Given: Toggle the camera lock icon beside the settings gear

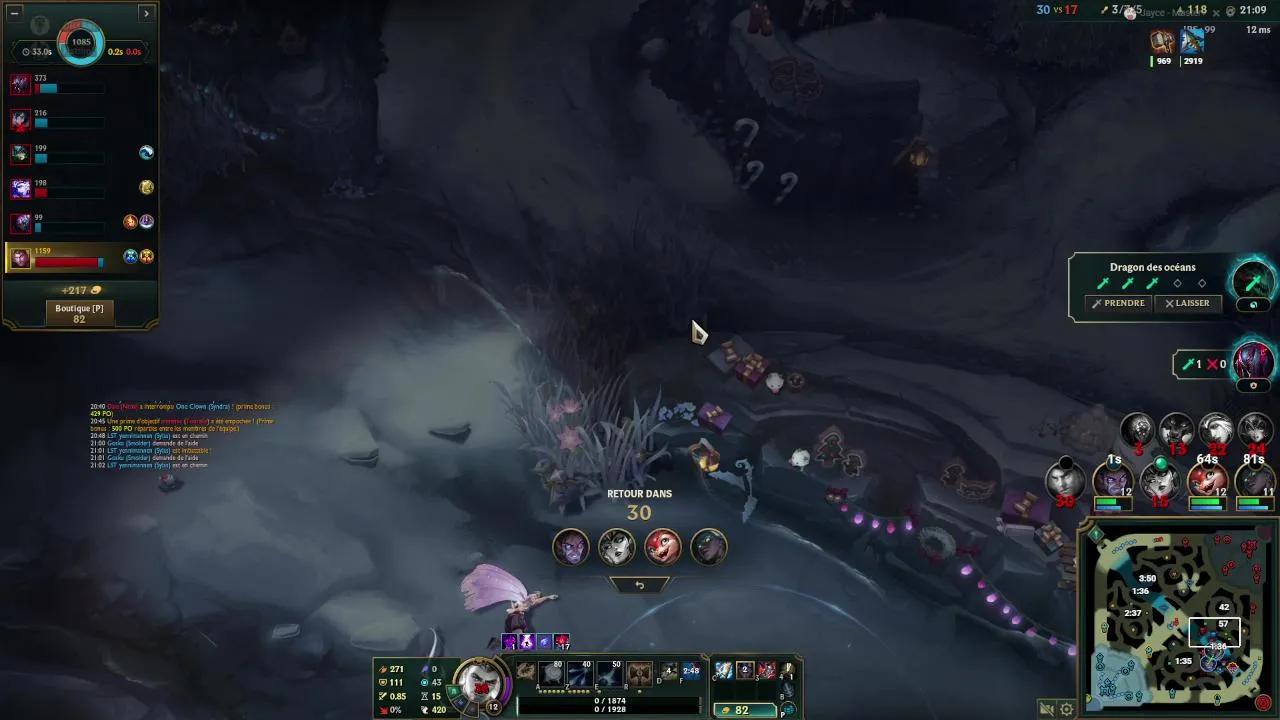Looking at the screenshot, I should click(1047, 709).
